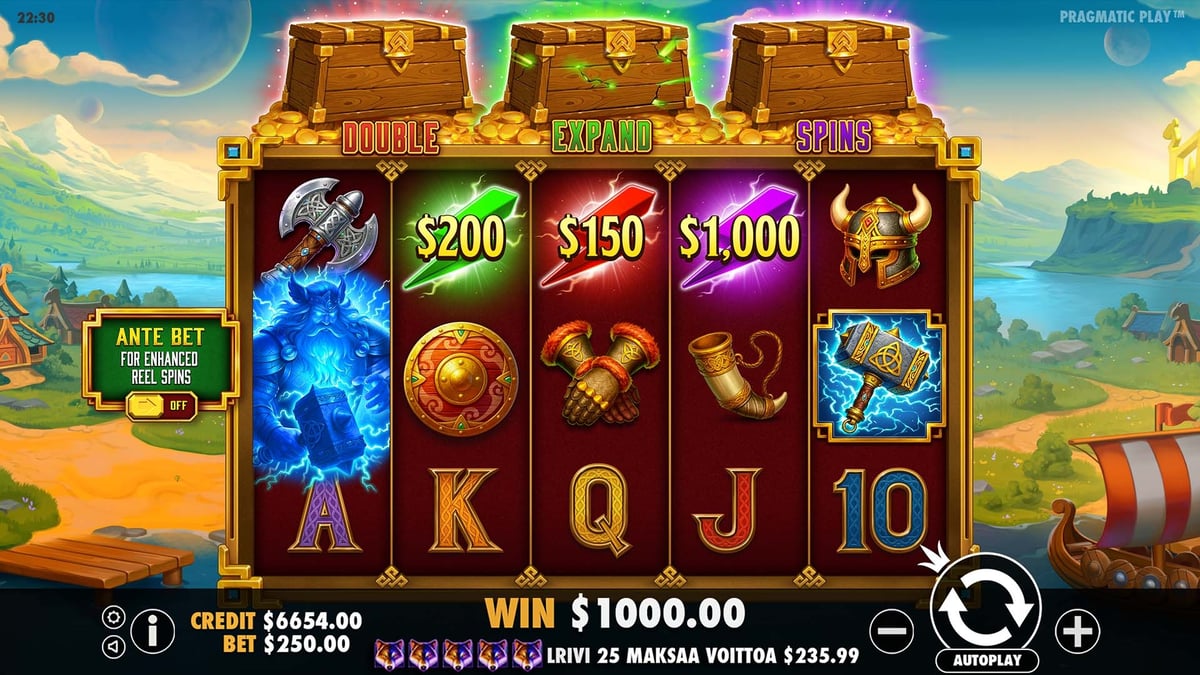This screenshot has height=675, width=1200.
Task: Decrease the bet with the minus button
Action: pyautogui.click(x=890, y=631)
